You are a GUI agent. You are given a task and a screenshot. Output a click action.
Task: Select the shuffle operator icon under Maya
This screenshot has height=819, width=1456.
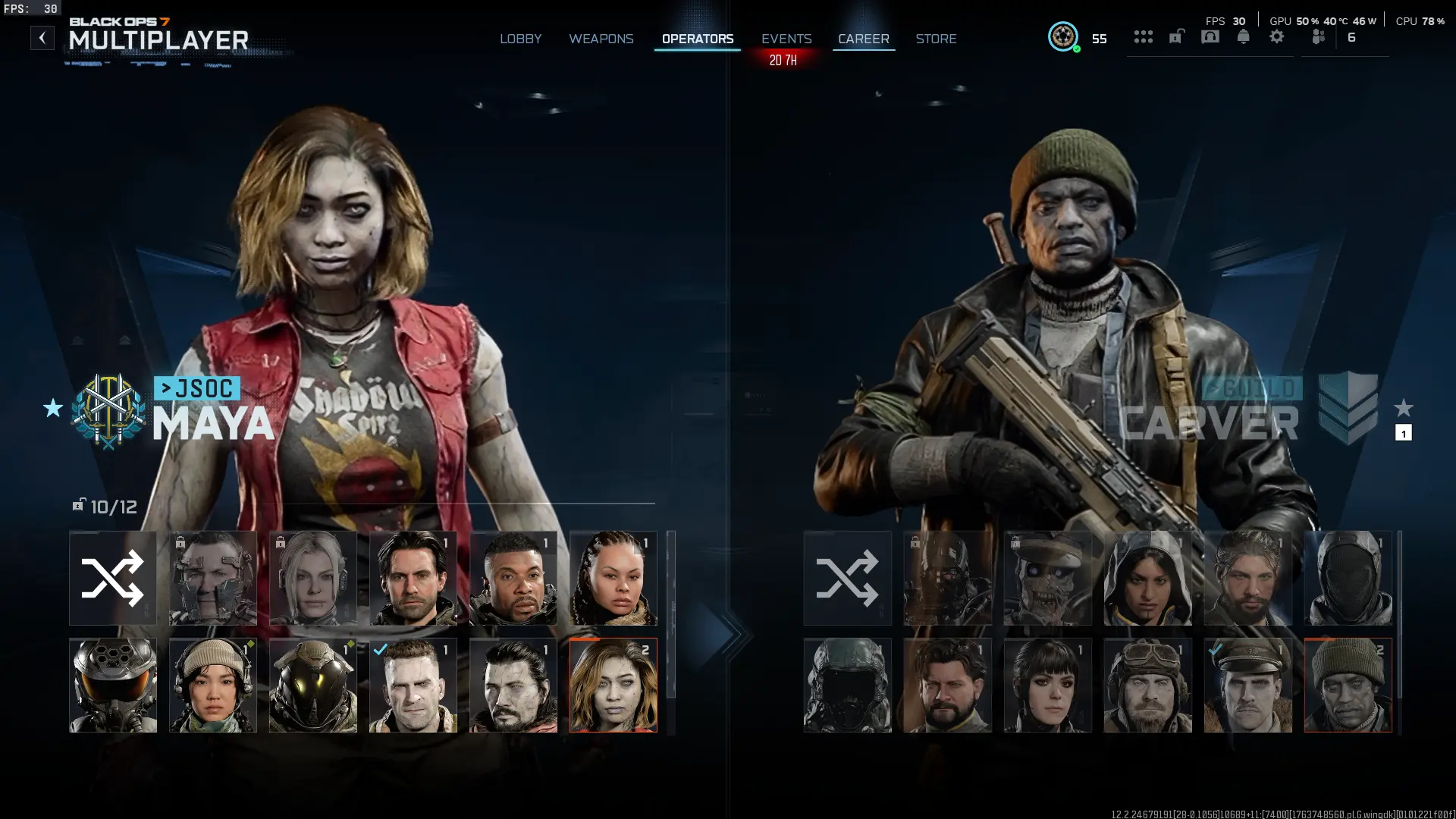point(112,579)
